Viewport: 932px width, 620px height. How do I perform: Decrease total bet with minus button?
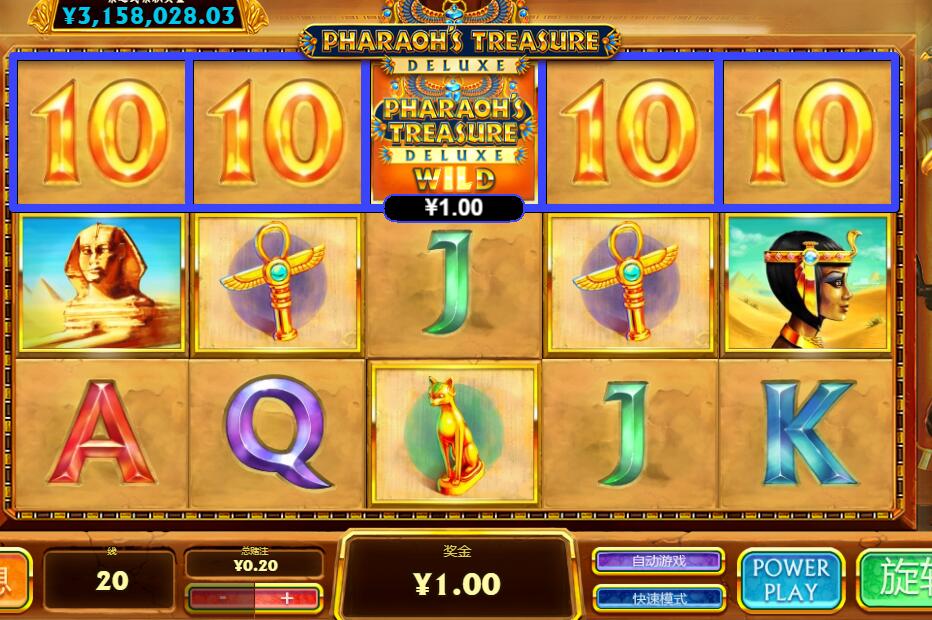[x=222, y=598]
